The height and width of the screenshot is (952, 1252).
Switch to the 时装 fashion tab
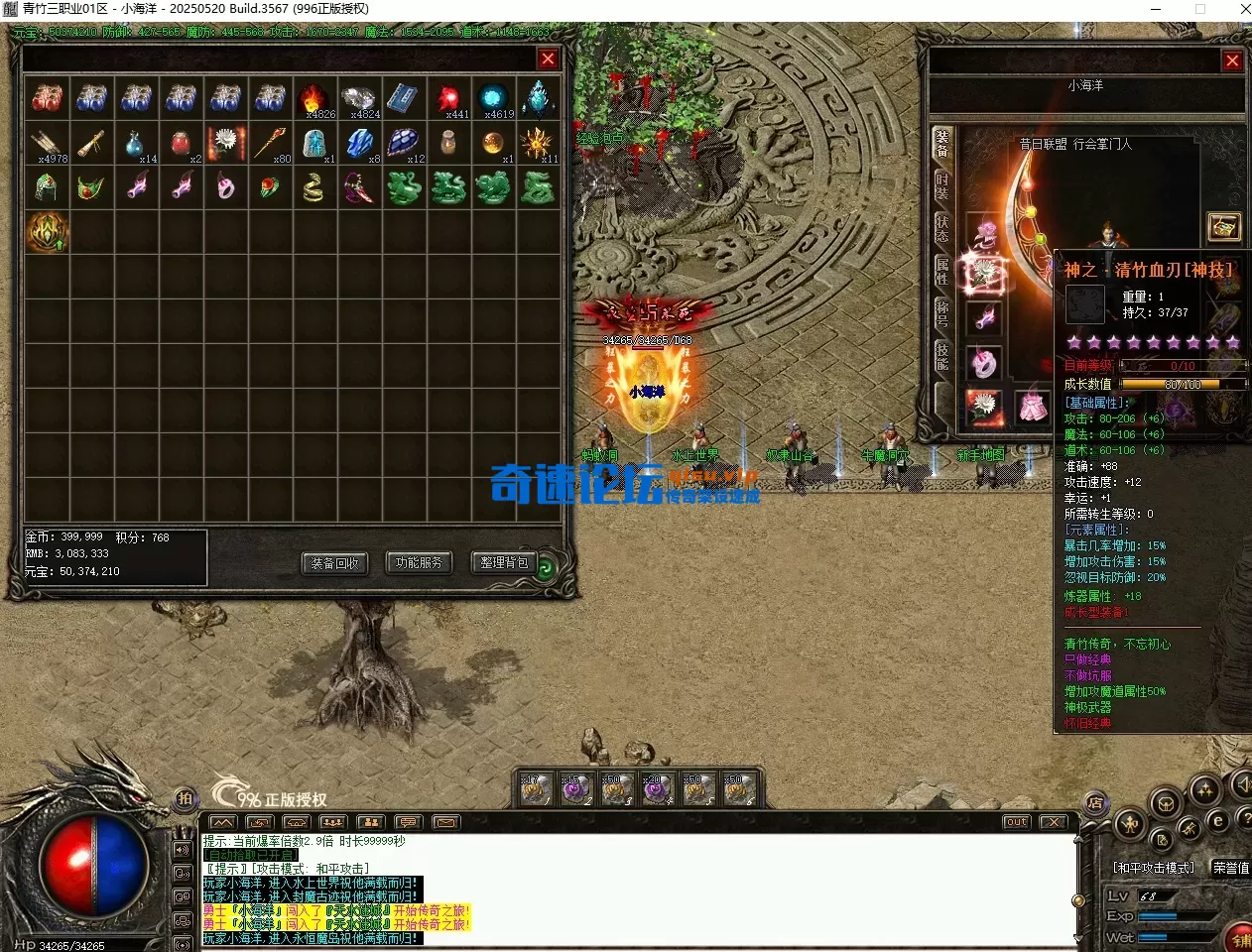click(941, 186)
